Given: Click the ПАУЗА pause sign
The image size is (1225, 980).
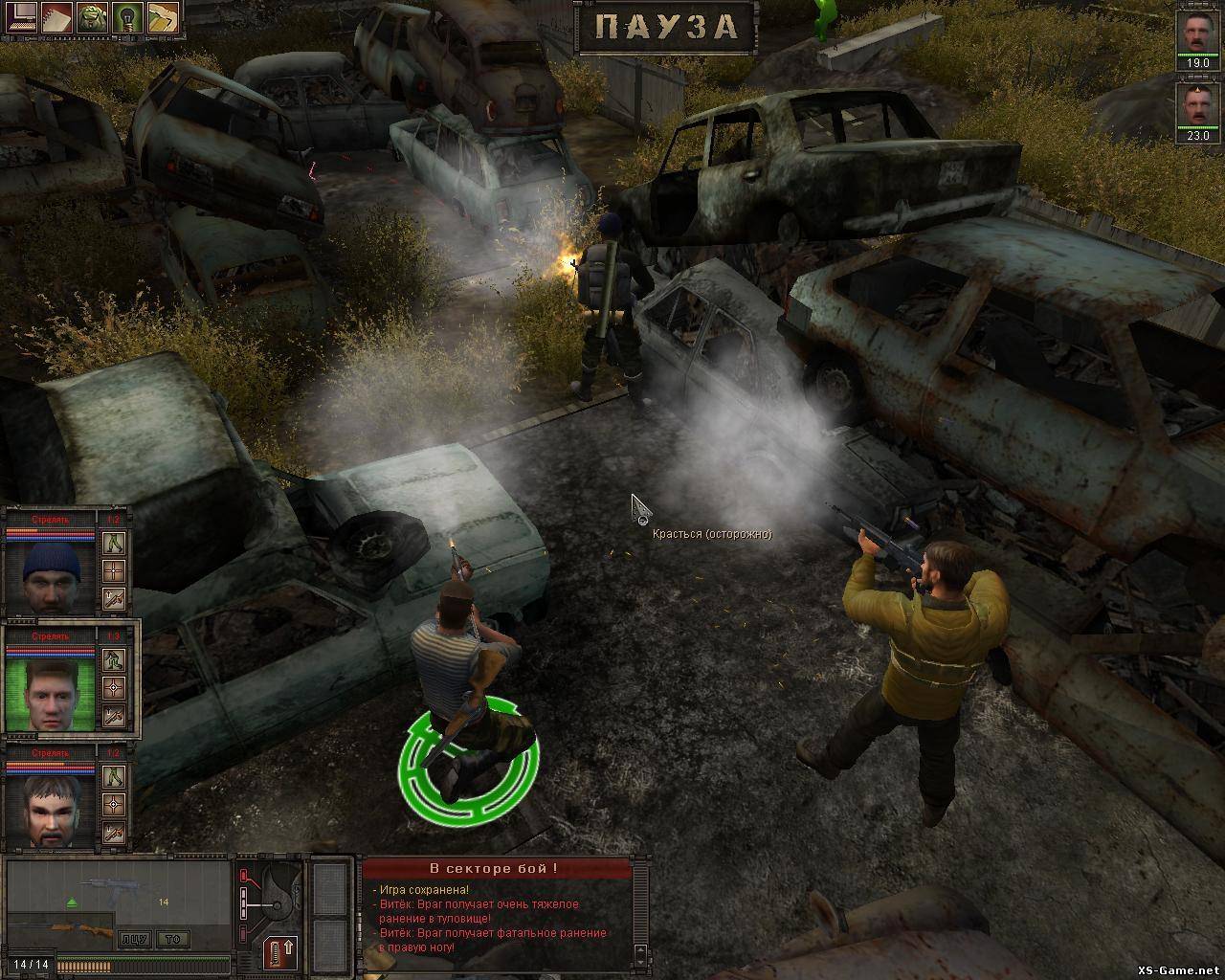Looking at the screenshot, I should (667, 27).
